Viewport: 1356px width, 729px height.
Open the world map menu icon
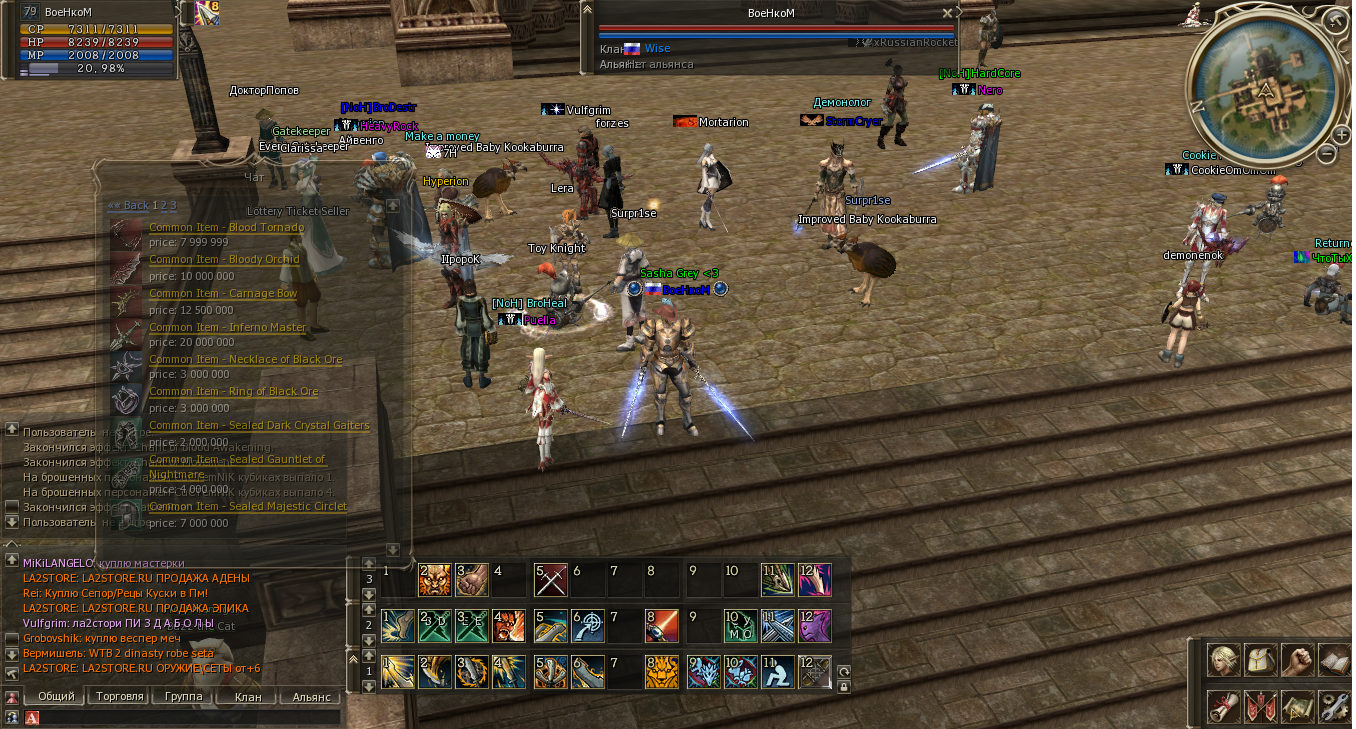[1297, 707]
